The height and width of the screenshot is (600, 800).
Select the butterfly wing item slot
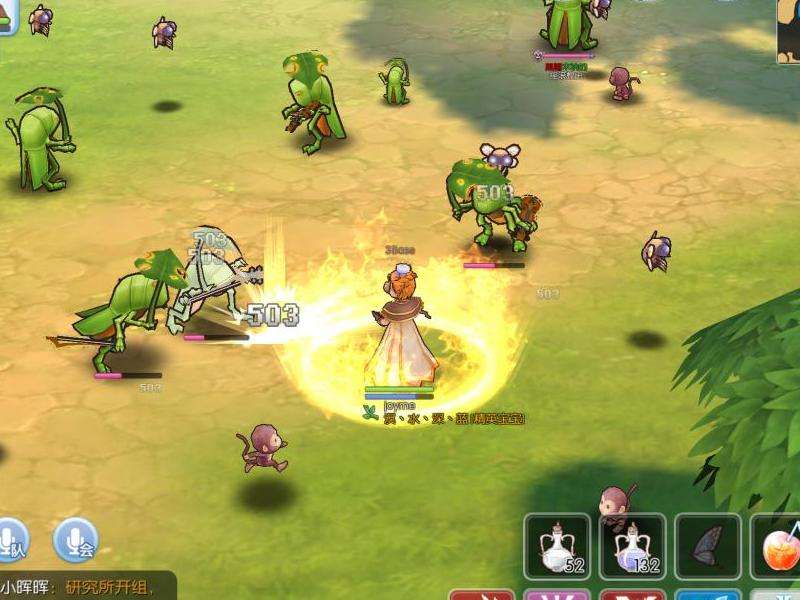tap(707, 547)
